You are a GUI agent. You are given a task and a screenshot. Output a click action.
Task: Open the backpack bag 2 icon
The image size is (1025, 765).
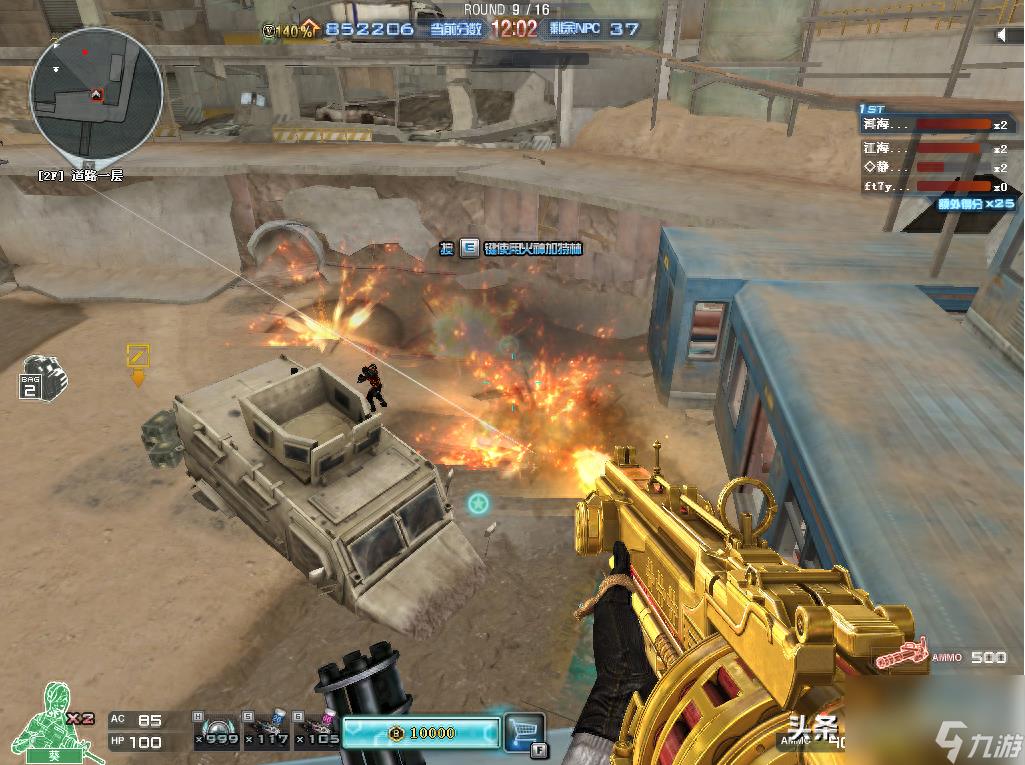(x=43, y=378)
